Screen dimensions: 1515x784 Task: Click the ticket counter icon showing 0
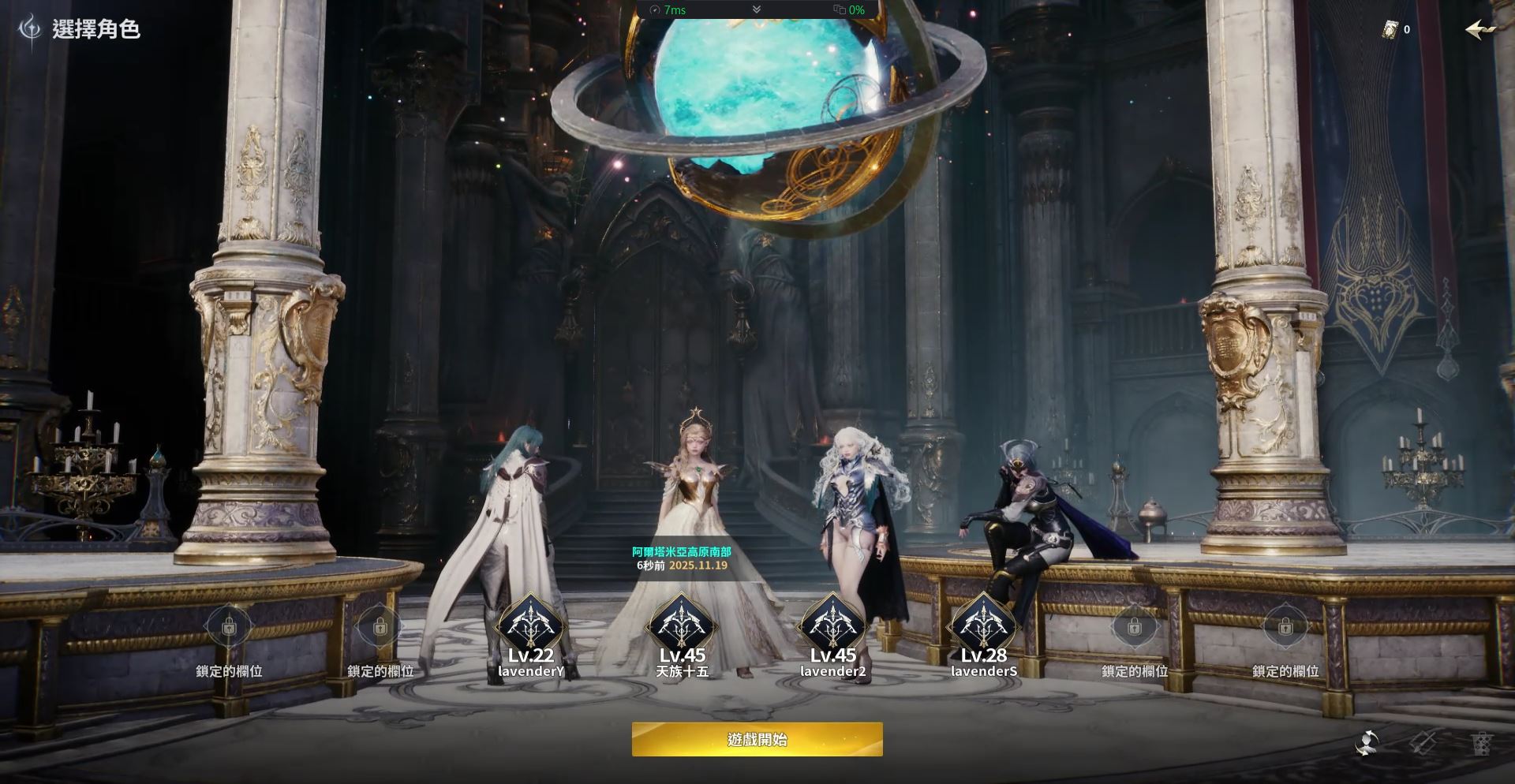point(1390,30)
